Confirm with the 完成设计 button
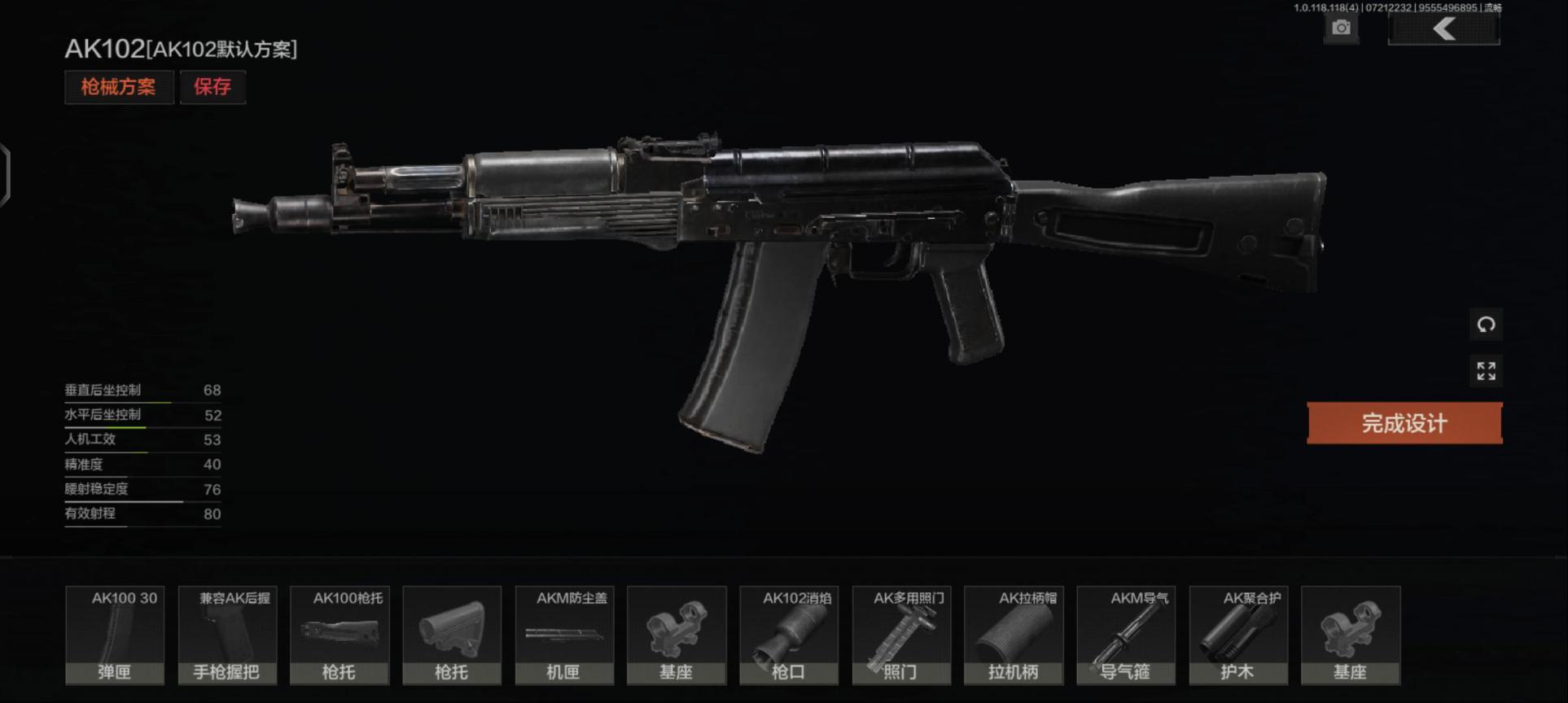Screen dimensions: 1568x703 click(x=1404, y=423)
